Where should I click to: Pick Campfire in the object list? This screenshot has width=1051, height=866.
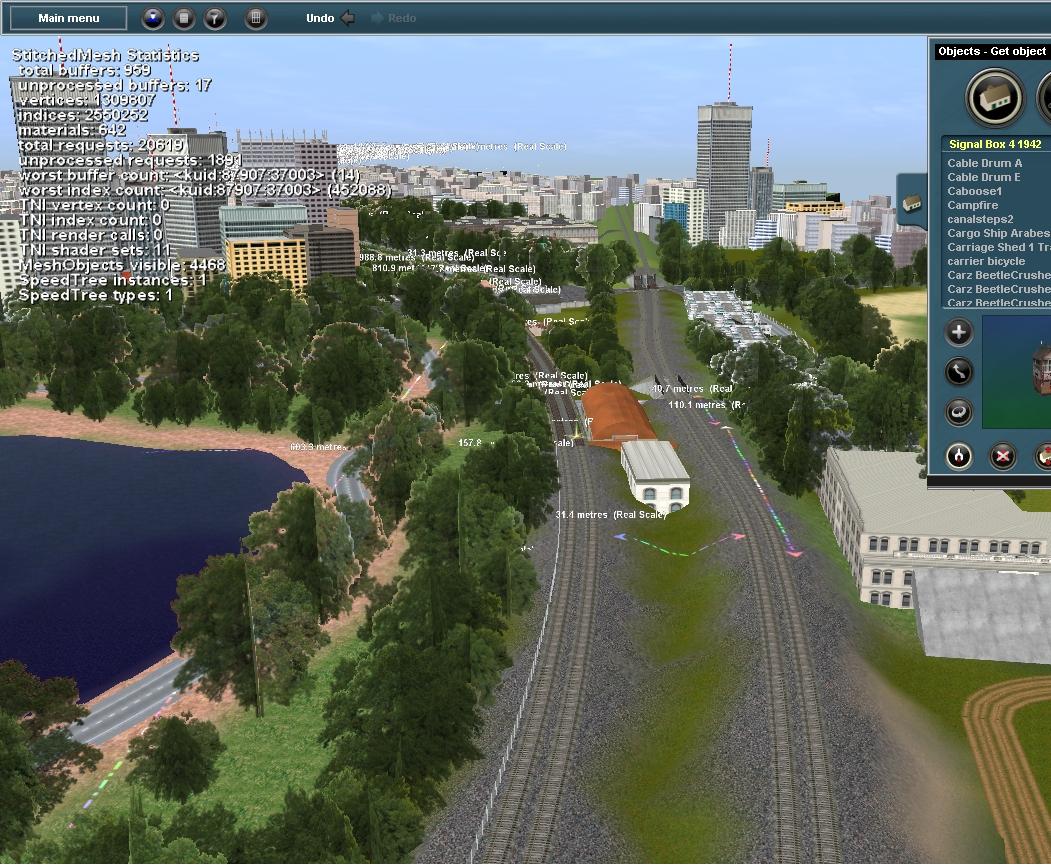tap(973, 205)
